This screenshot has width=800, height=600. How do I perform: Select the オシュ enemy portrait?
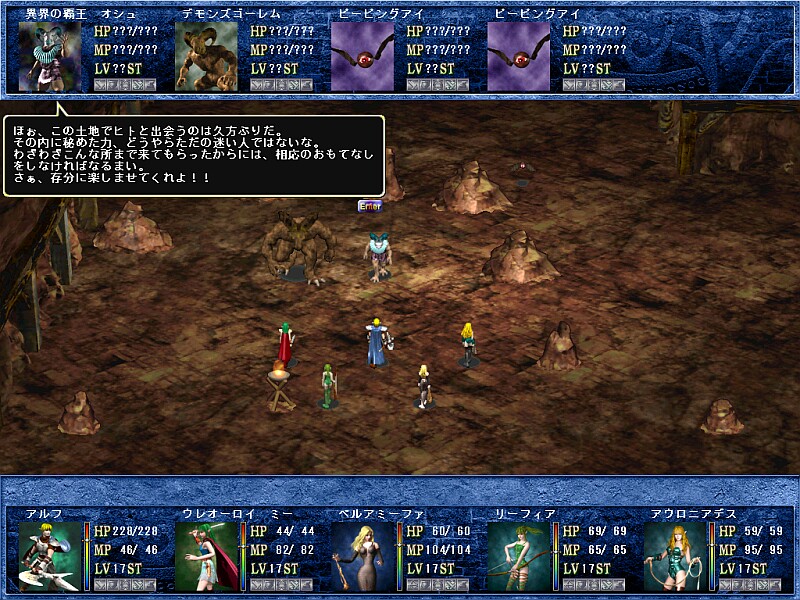(x=50, y=57)
